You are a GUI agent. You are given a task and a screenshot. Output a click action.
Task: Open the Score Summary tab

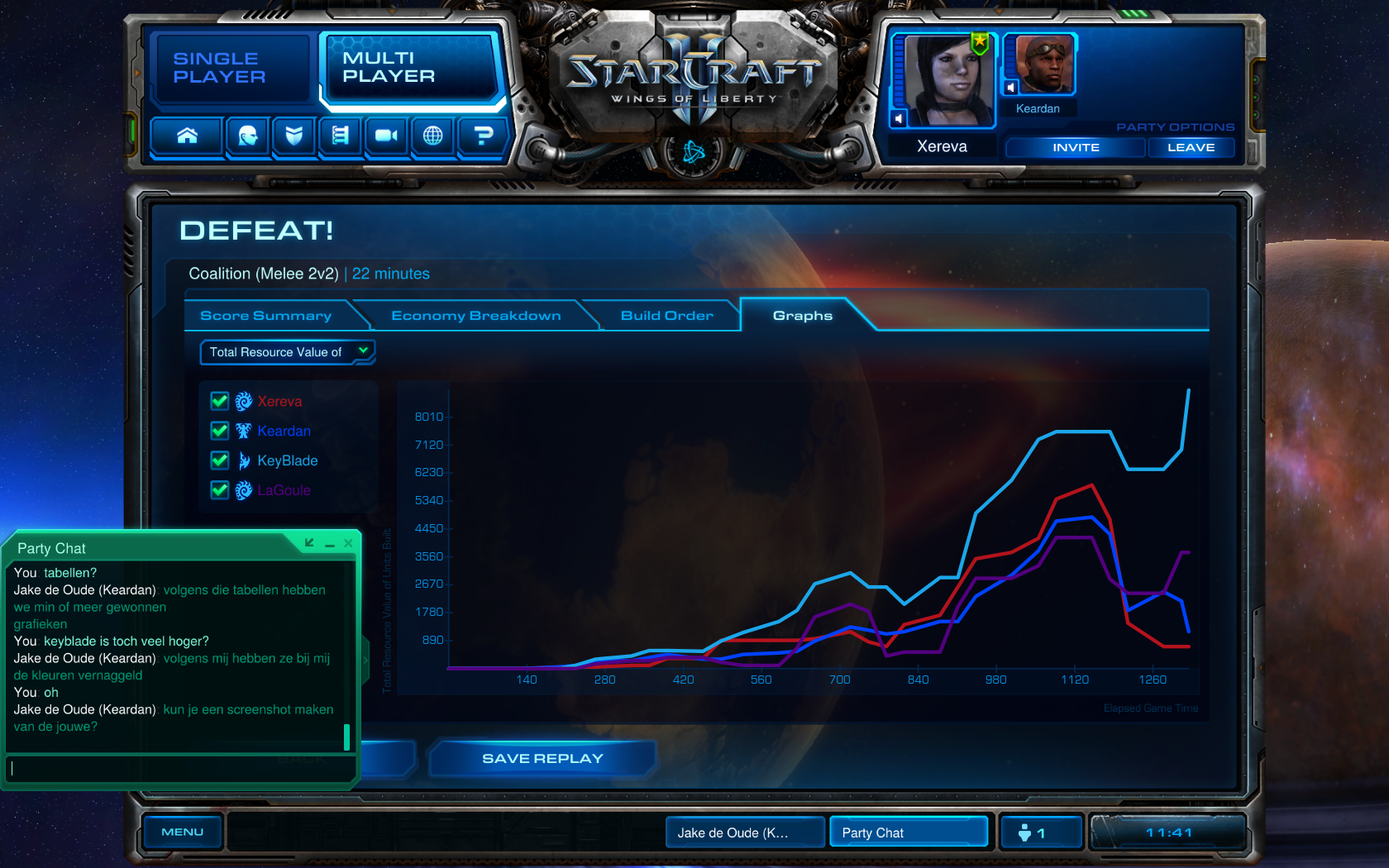coord(266,316)
